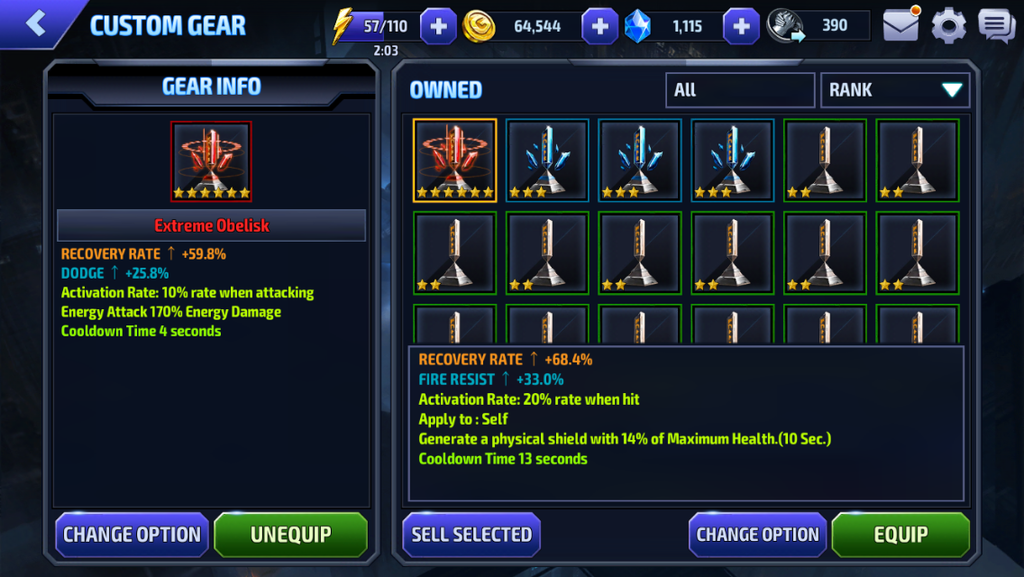Select the red six-star obelisk in owned list
The image size is (1024, 577).
coord(455,161)
